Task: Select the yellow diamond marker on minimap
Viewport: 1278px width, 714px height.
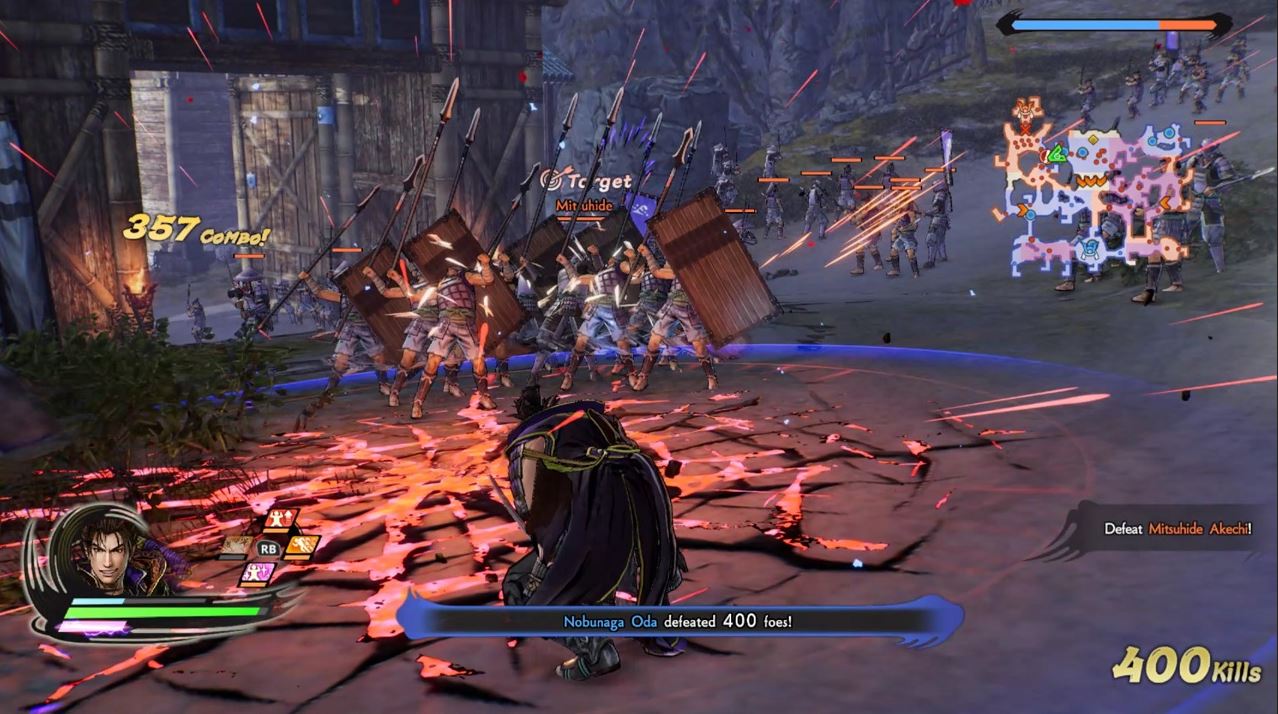Action: pos(1090,137)
